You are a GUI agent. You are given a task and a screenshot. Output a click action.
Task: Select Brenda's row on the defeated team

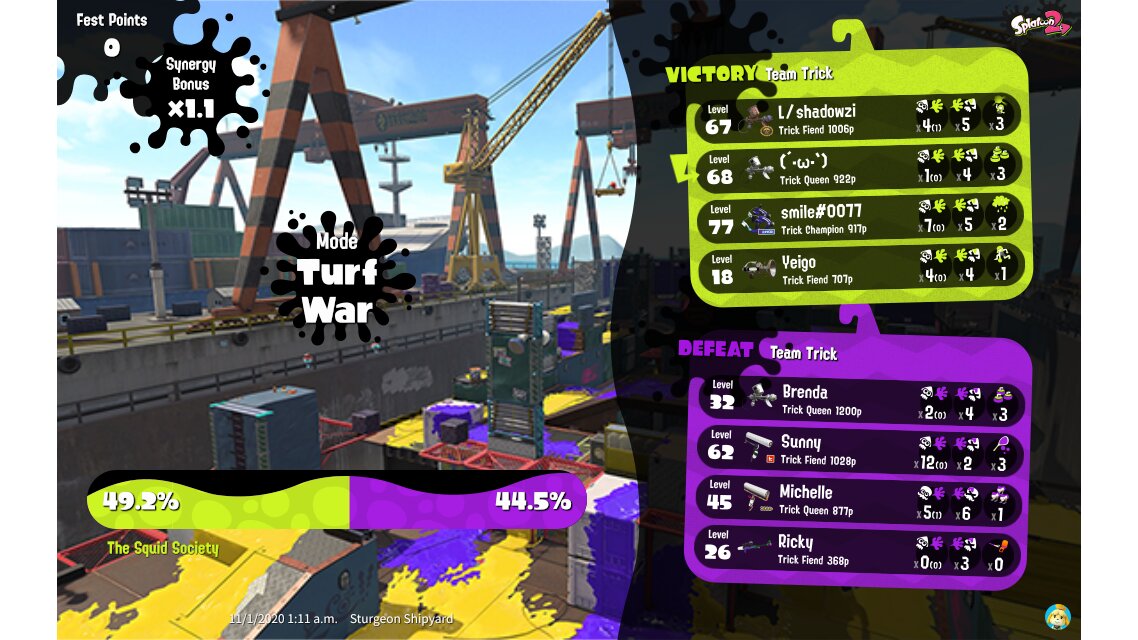click(x=860, y=400)
